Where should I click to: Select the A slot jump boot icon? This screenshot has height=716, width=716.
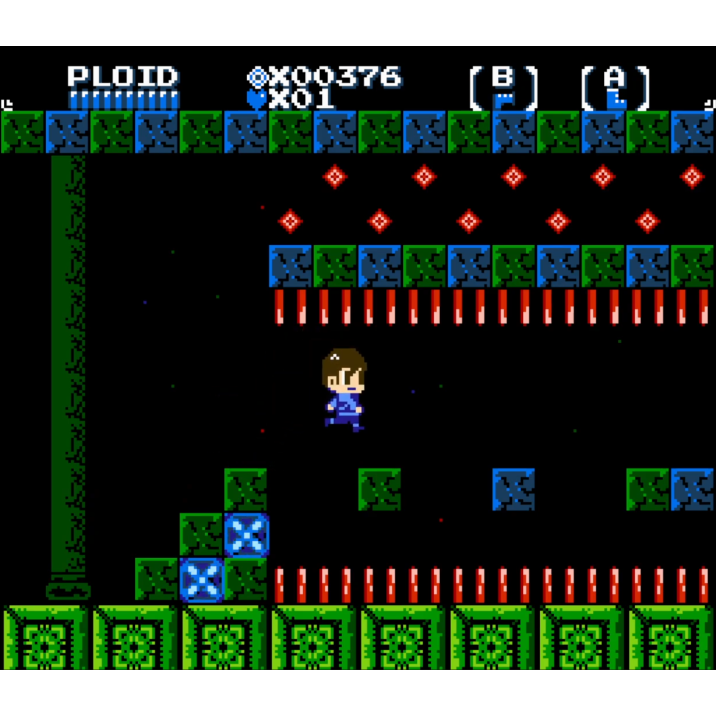click(x=616, y=98)
